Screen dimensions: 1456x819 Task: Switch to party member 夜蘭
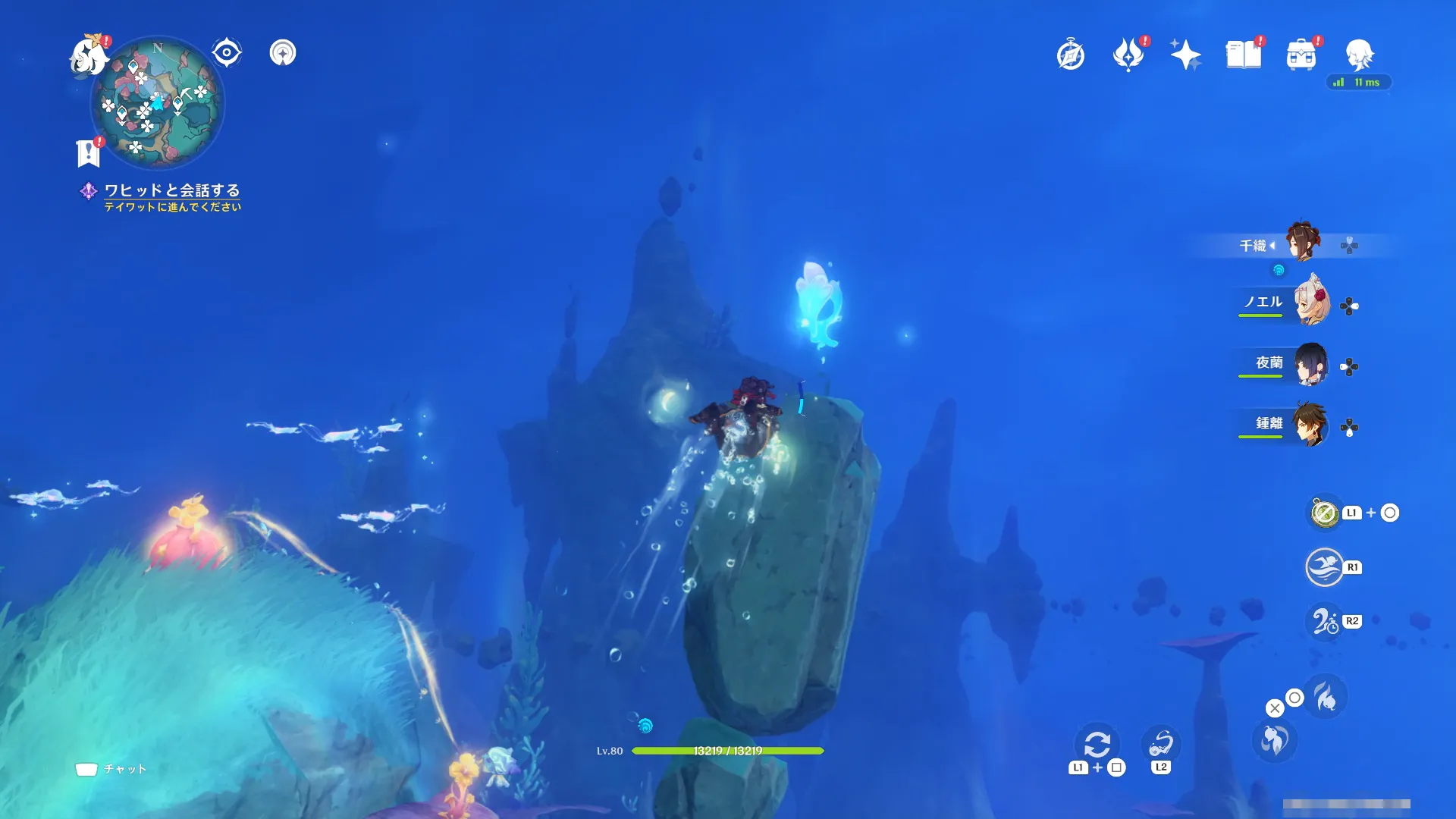1311,364
